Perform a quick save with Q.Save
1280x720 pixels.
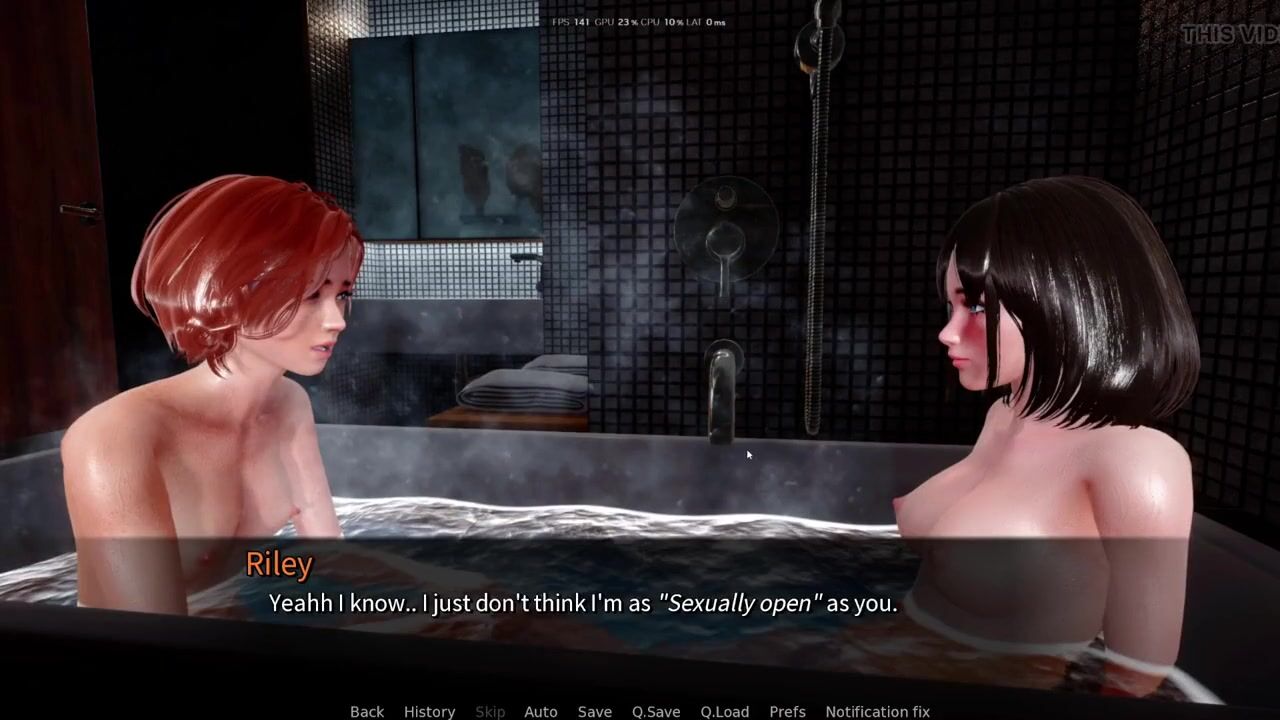click(656, 711)
